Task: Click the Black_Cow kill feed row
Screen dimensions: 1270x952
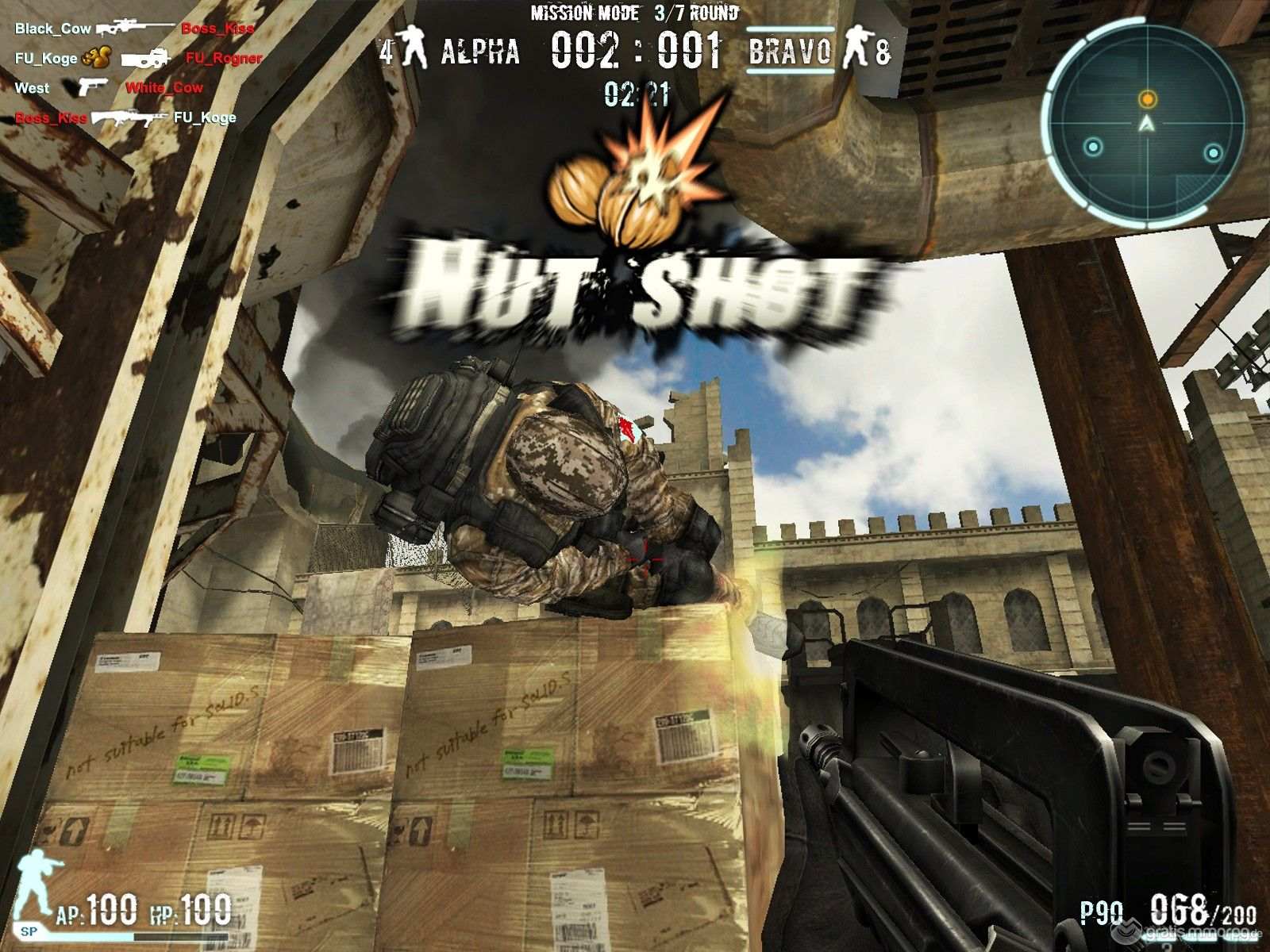Action: [133, 29]
